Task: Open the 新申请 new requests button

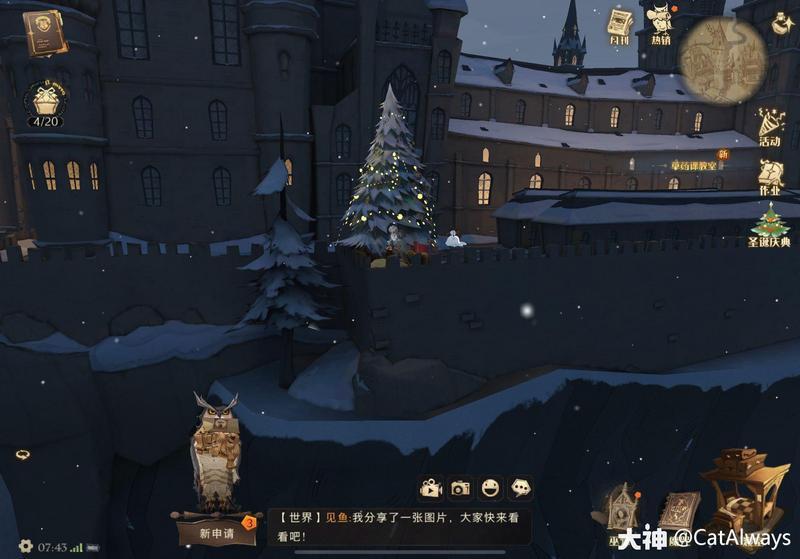Action: 216,533
